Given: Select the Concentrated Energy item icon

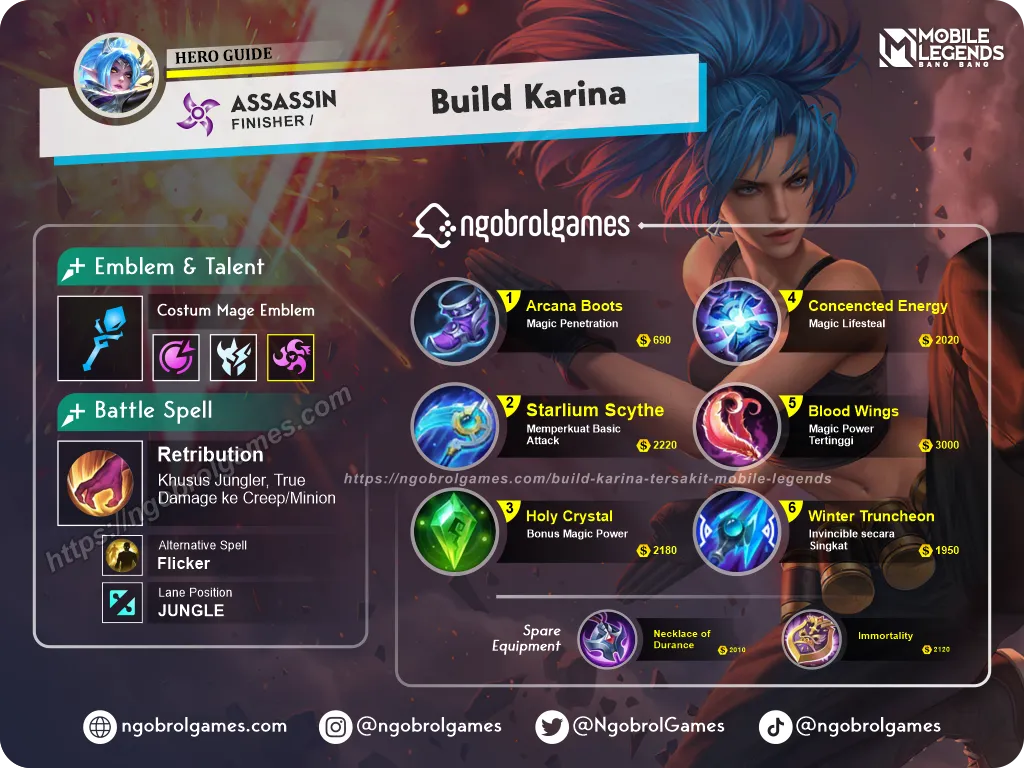Looking at the screenshot, I should [x=737, y=321].
